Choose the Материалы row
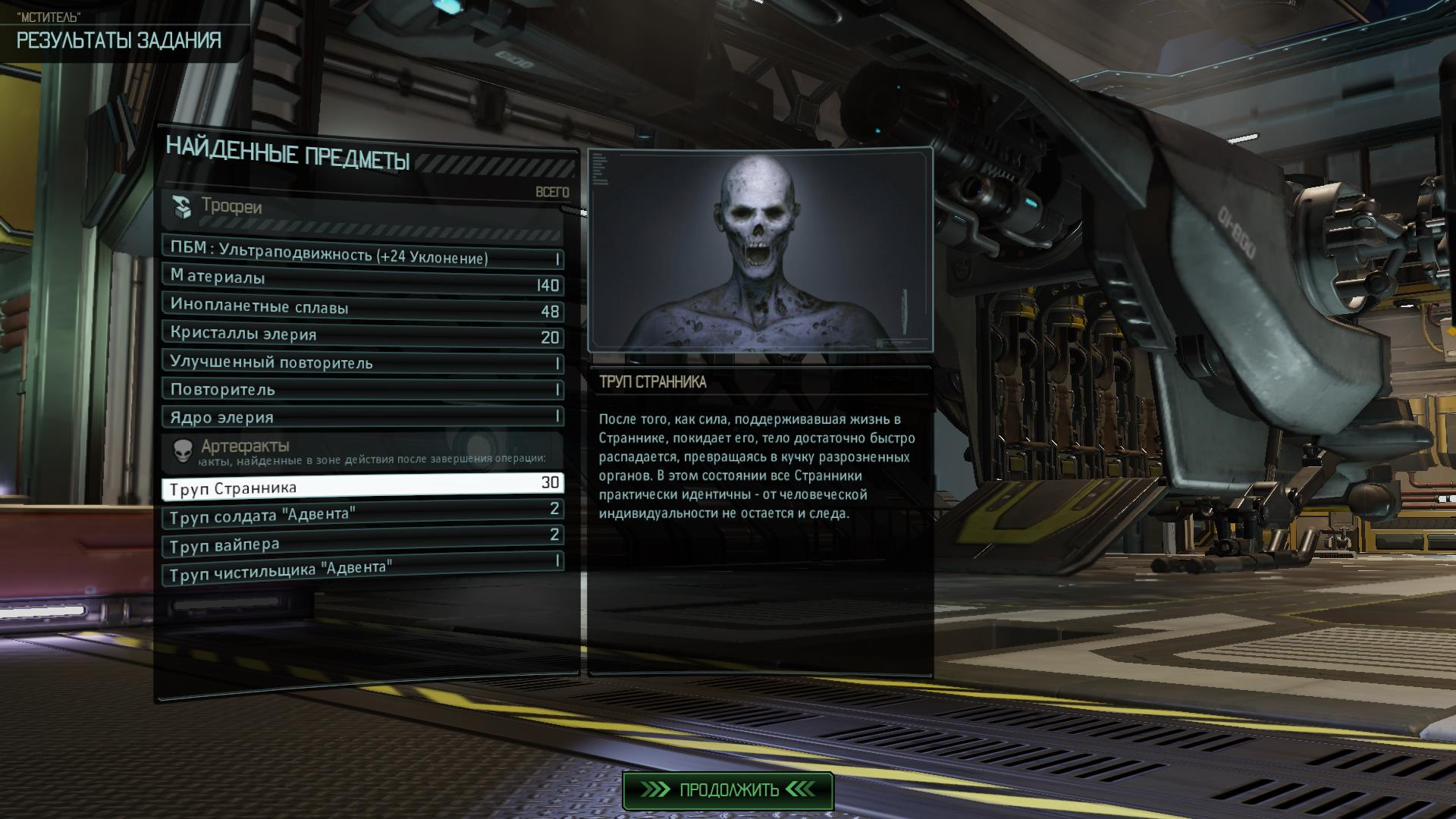This screenshot has width=1456, height=819. point(362,281)
